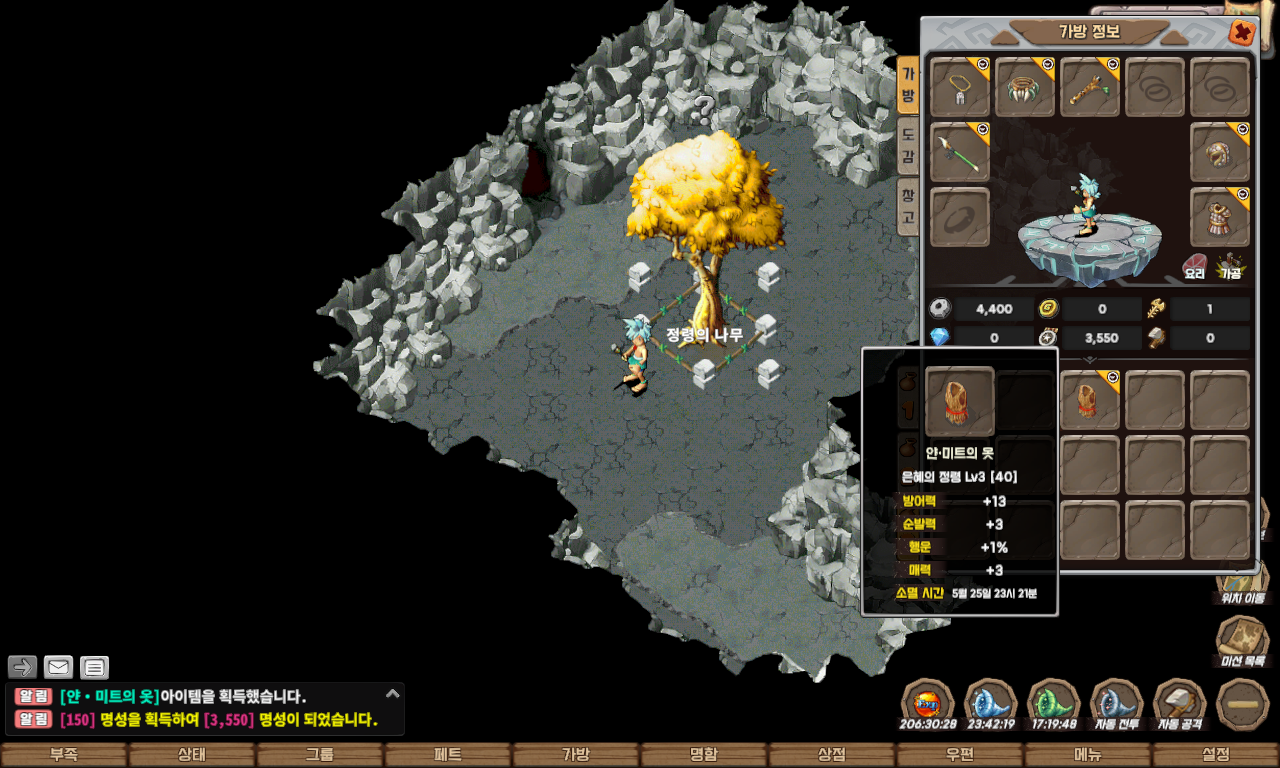Open the 가공 processing button

click(1229, 264)
